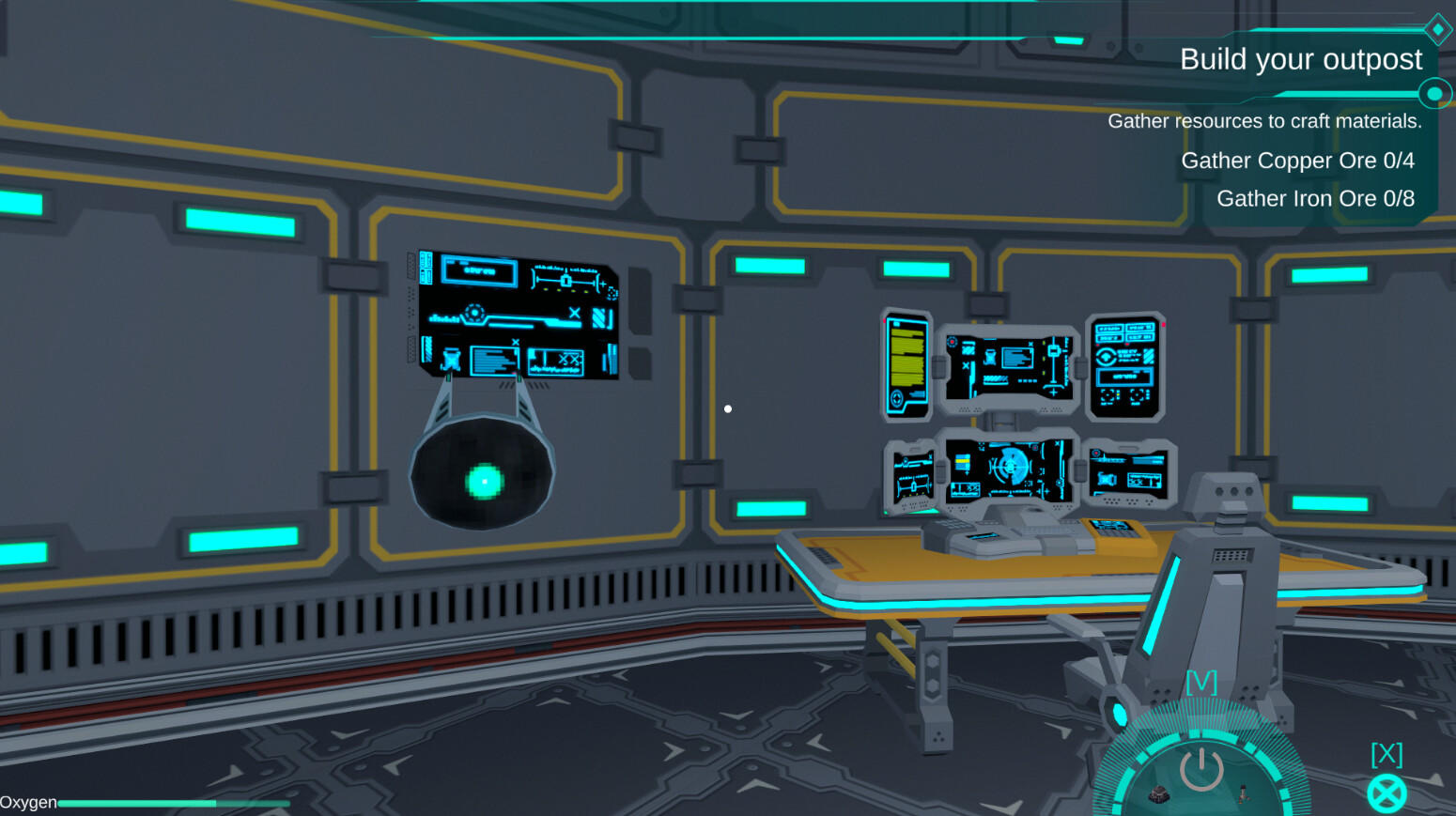Expand the striped panel on the left display
This screenshot has height=816, width=1456.
pos(601,317)
